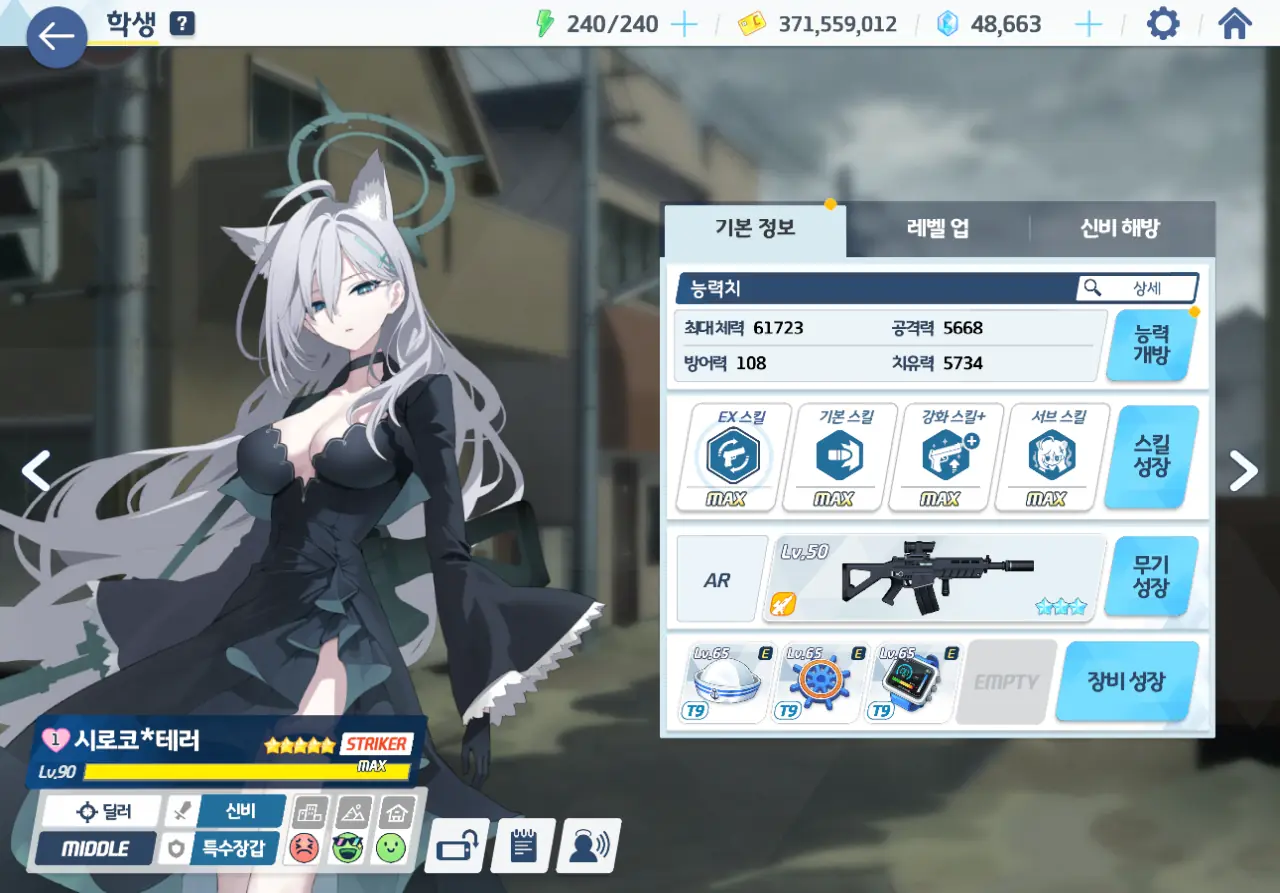
Task: Play the student voice lines
Action: (588, 846)
